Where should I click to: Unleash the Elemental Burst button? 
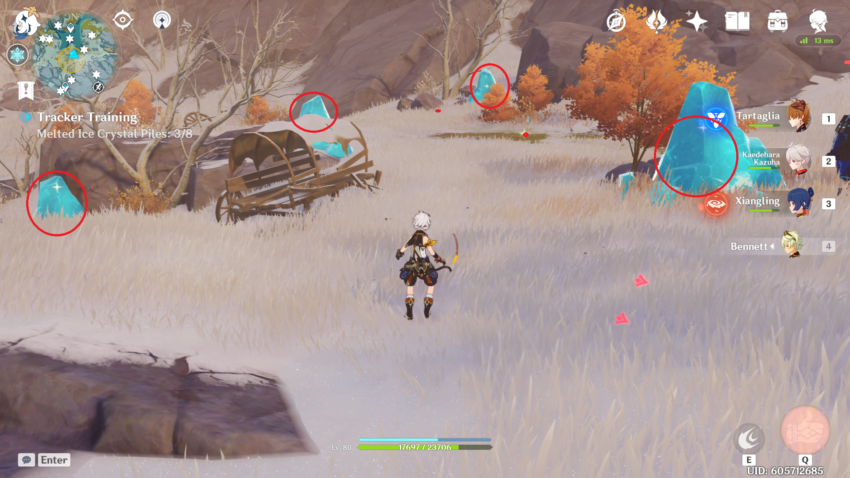tap(805, 430)
